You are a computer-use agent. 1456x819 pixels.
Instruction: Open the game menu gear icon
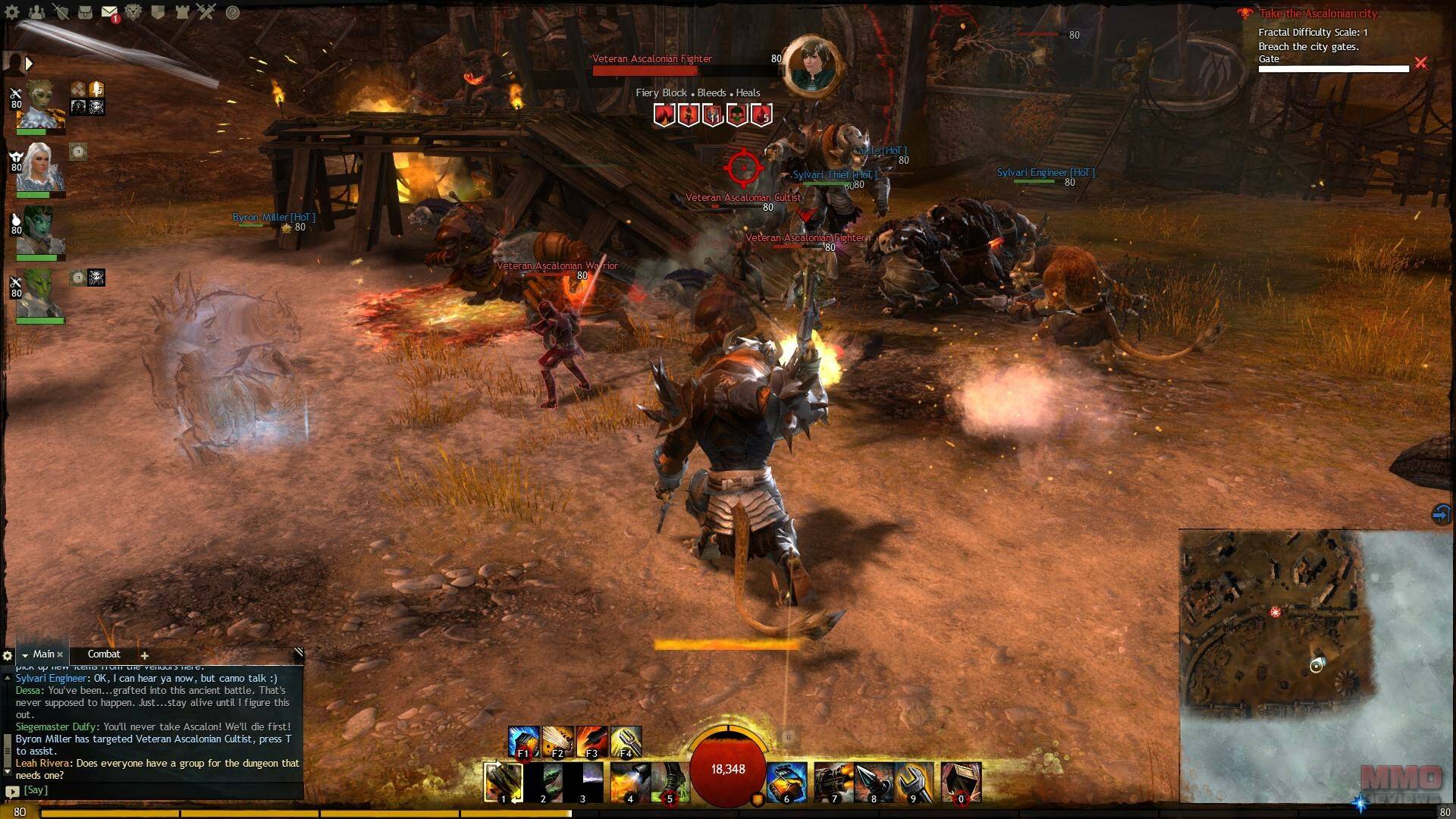(13, 12)
